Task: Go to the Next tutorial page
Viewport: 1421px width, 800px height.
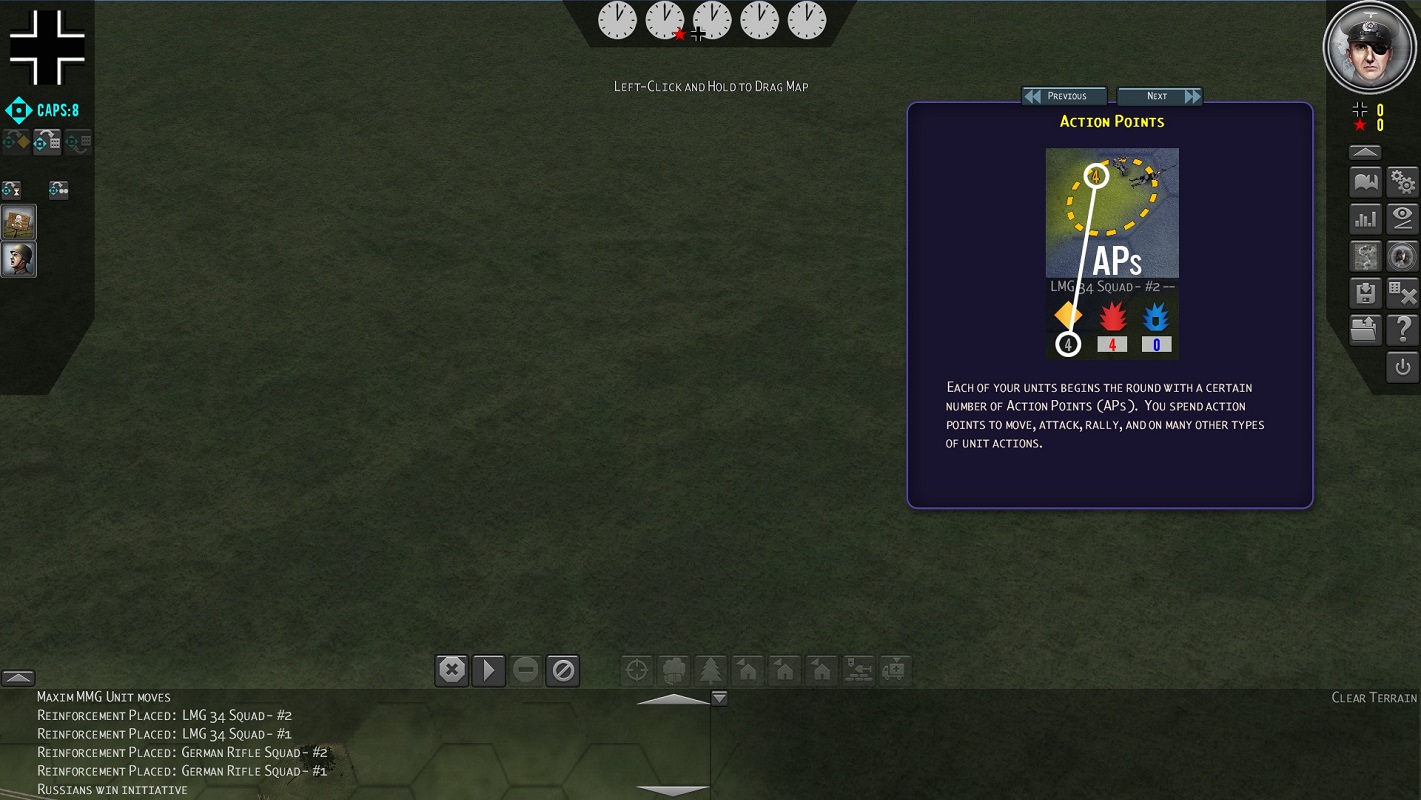Action: (x=1159, y=96)
